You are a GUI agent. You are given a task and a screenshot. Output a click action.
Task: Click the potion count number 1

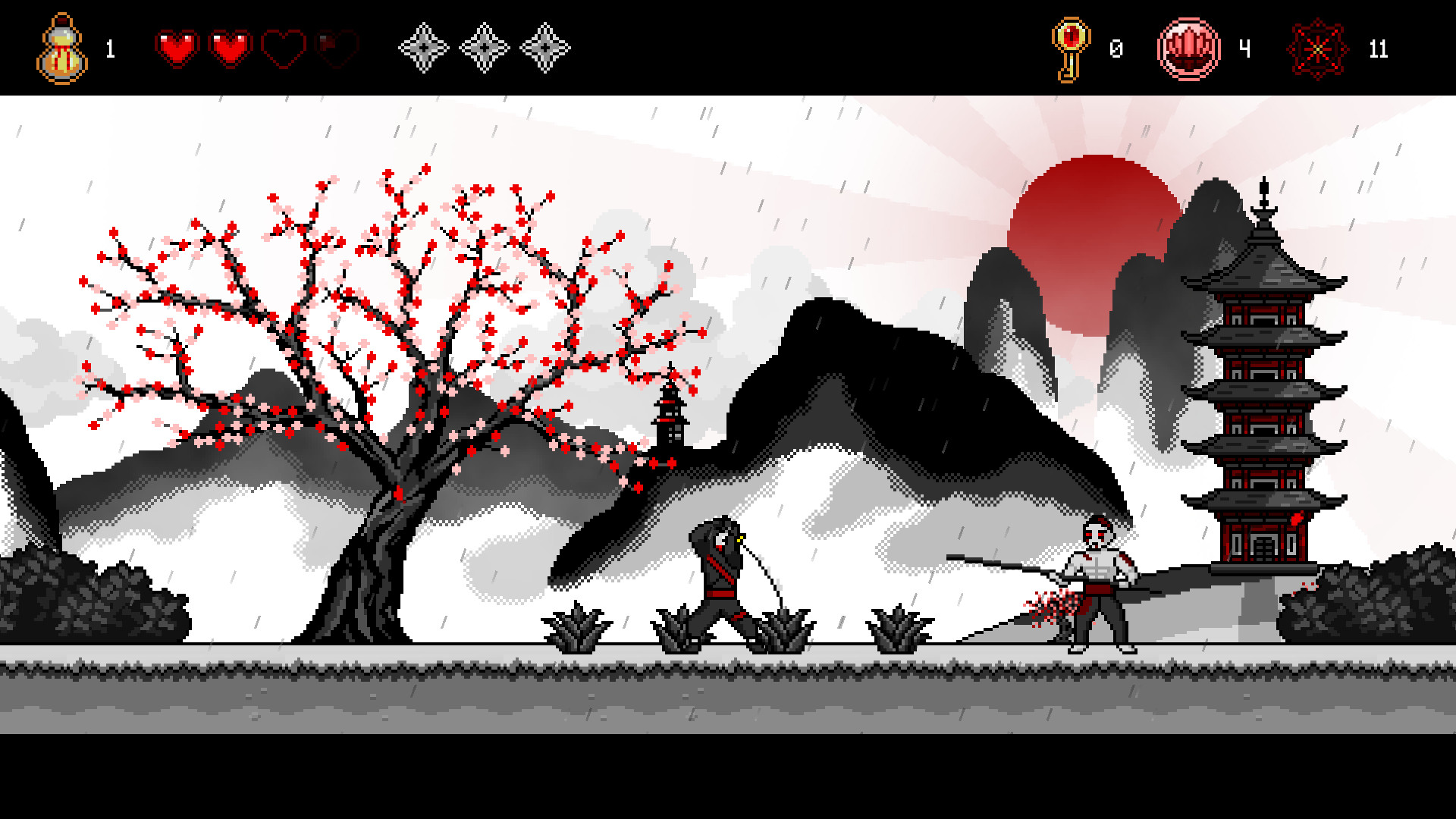109,50
